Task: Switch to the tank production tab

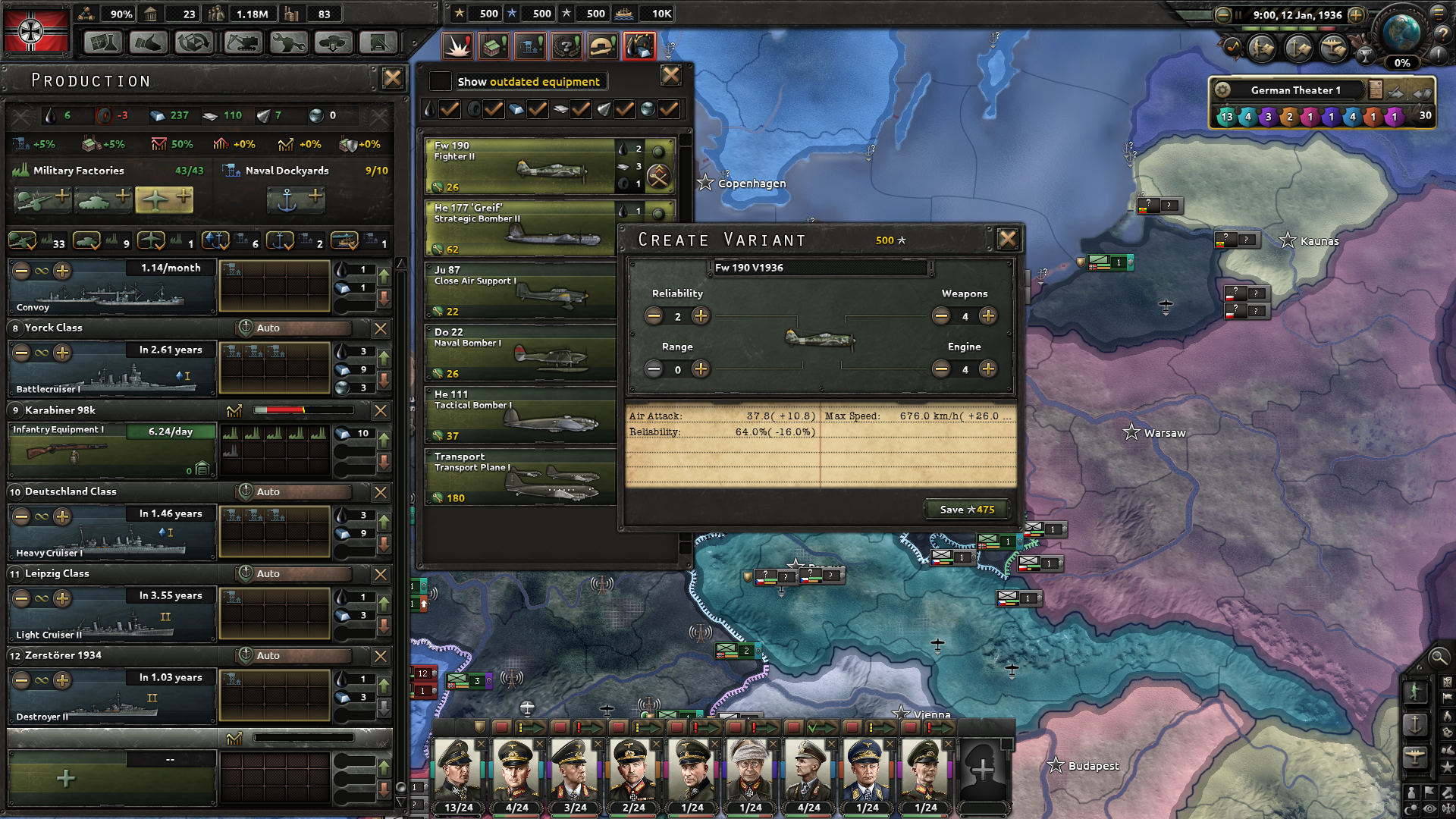Action: pos(103,199)
